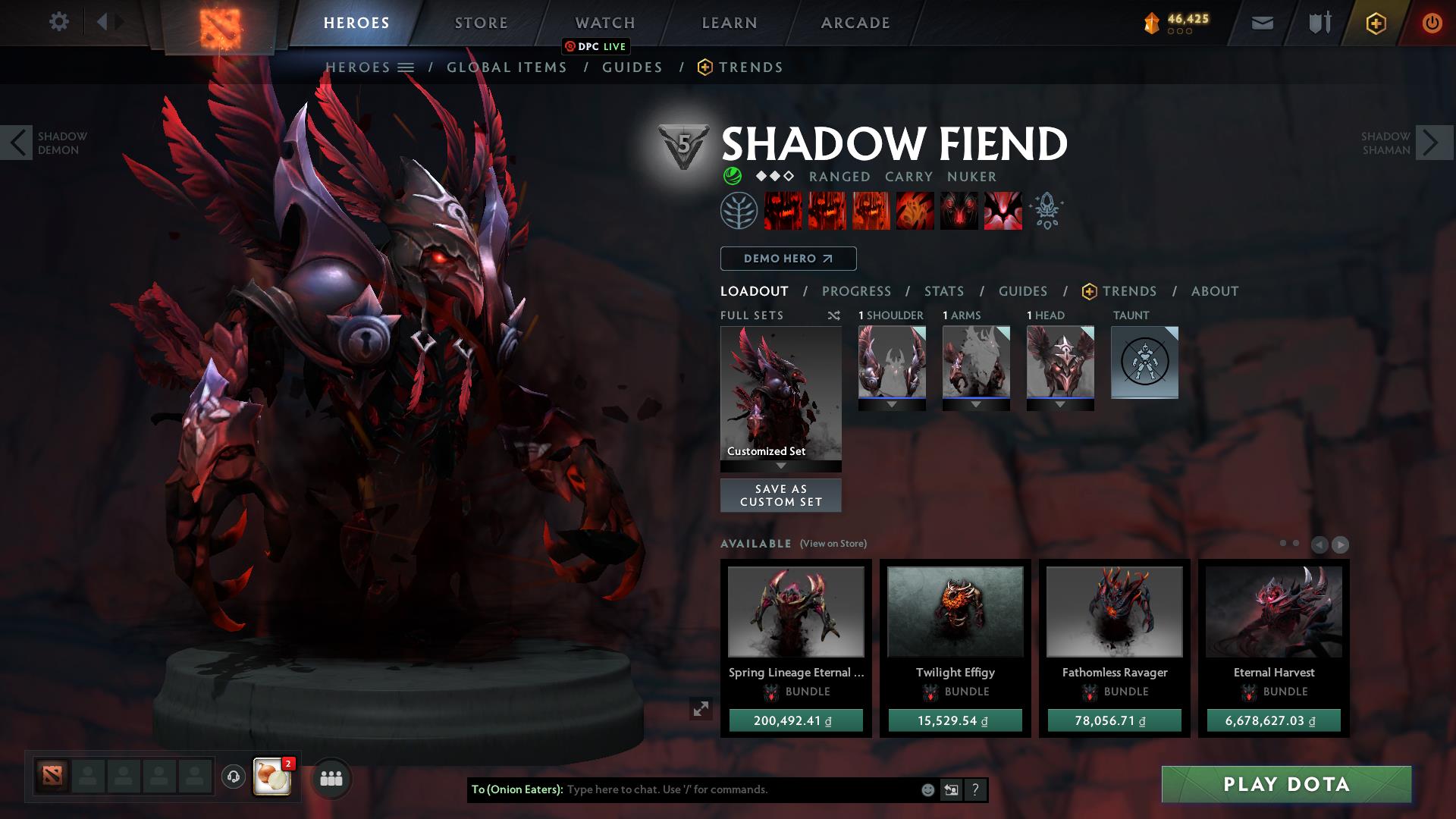Image resolution: width=1456 pixels, height=819 pixels.
Task: Open the emoticon smiley in the chat bar
Action: coord(927,789)
